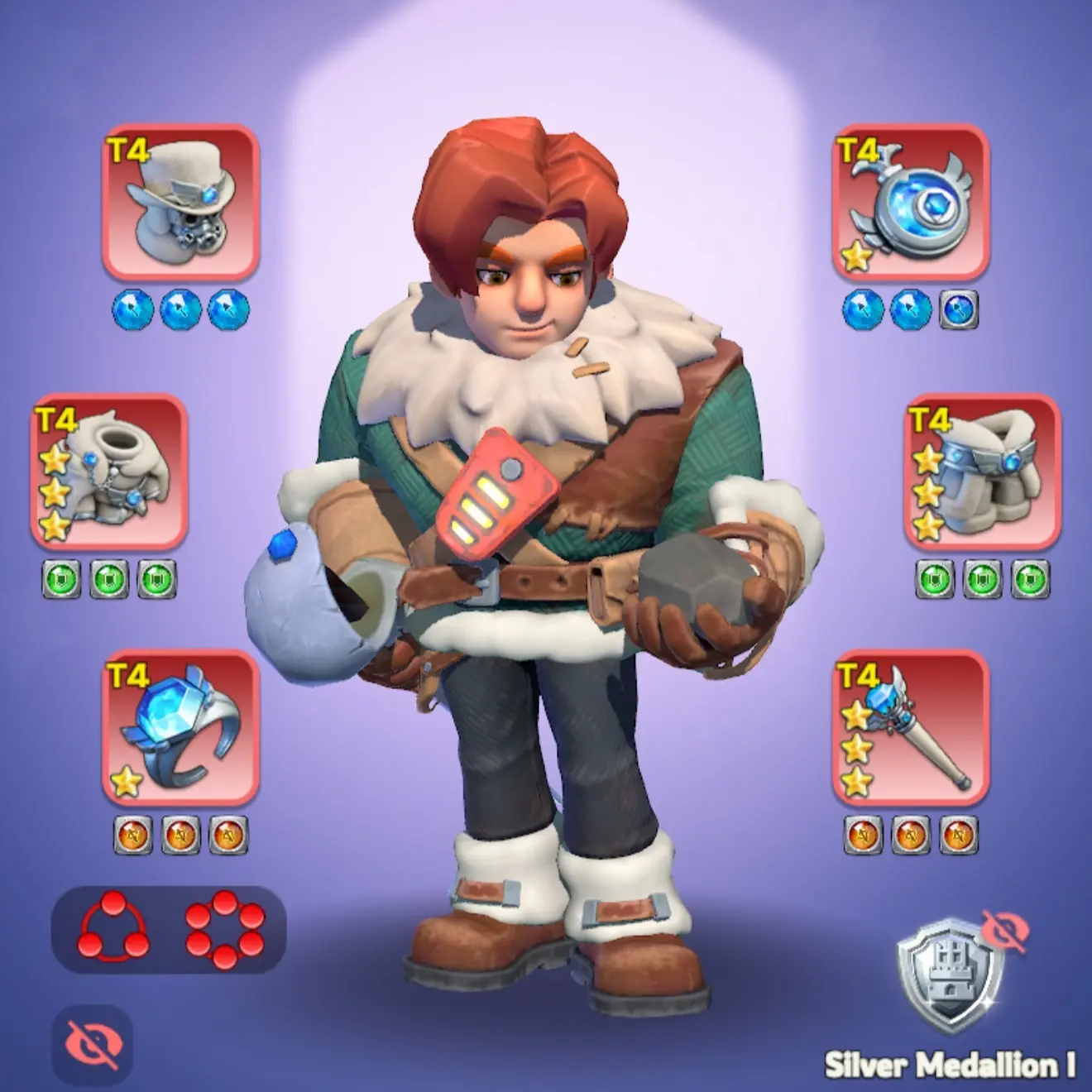Toggle the medallion's small hide-eye icon
The image size is (1092, 1092).
pos(1005,932)
